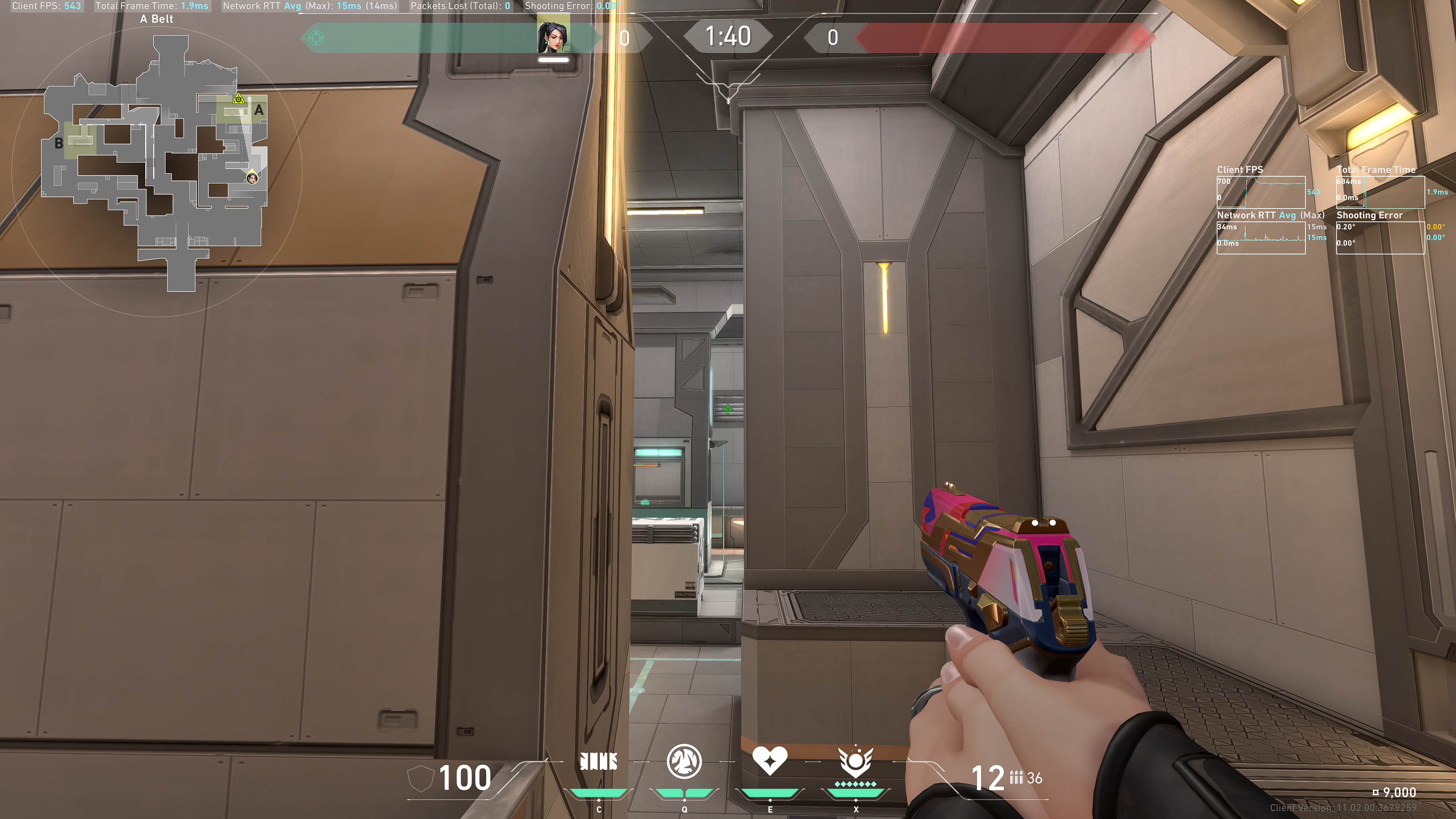This screenshot has width=1456, height=819.
Task: Activate the Slow Orb ability icon
Action: click(684, 761)
